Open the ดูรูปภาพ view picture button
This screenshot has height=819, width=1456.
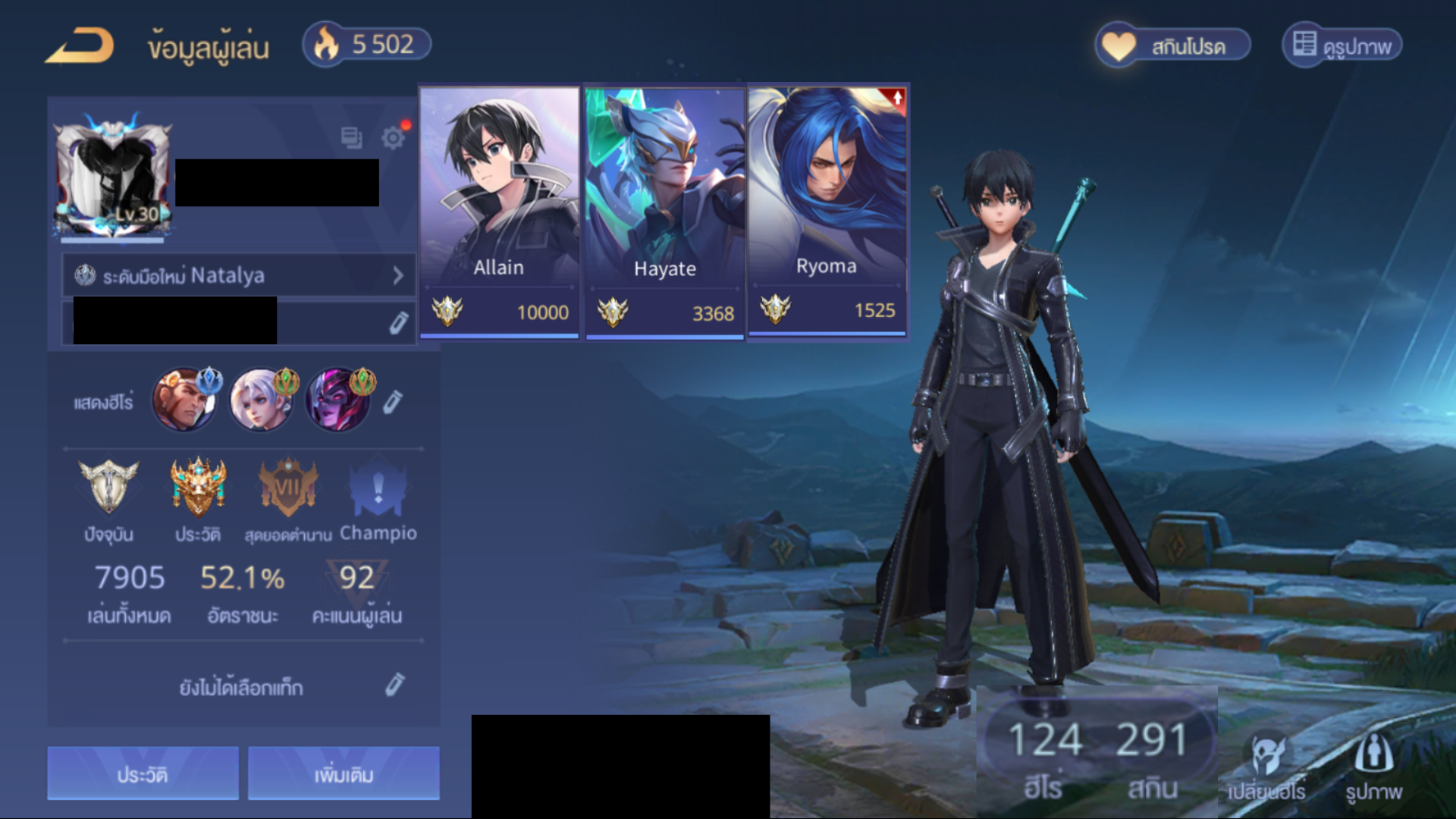click(1342, 45)
